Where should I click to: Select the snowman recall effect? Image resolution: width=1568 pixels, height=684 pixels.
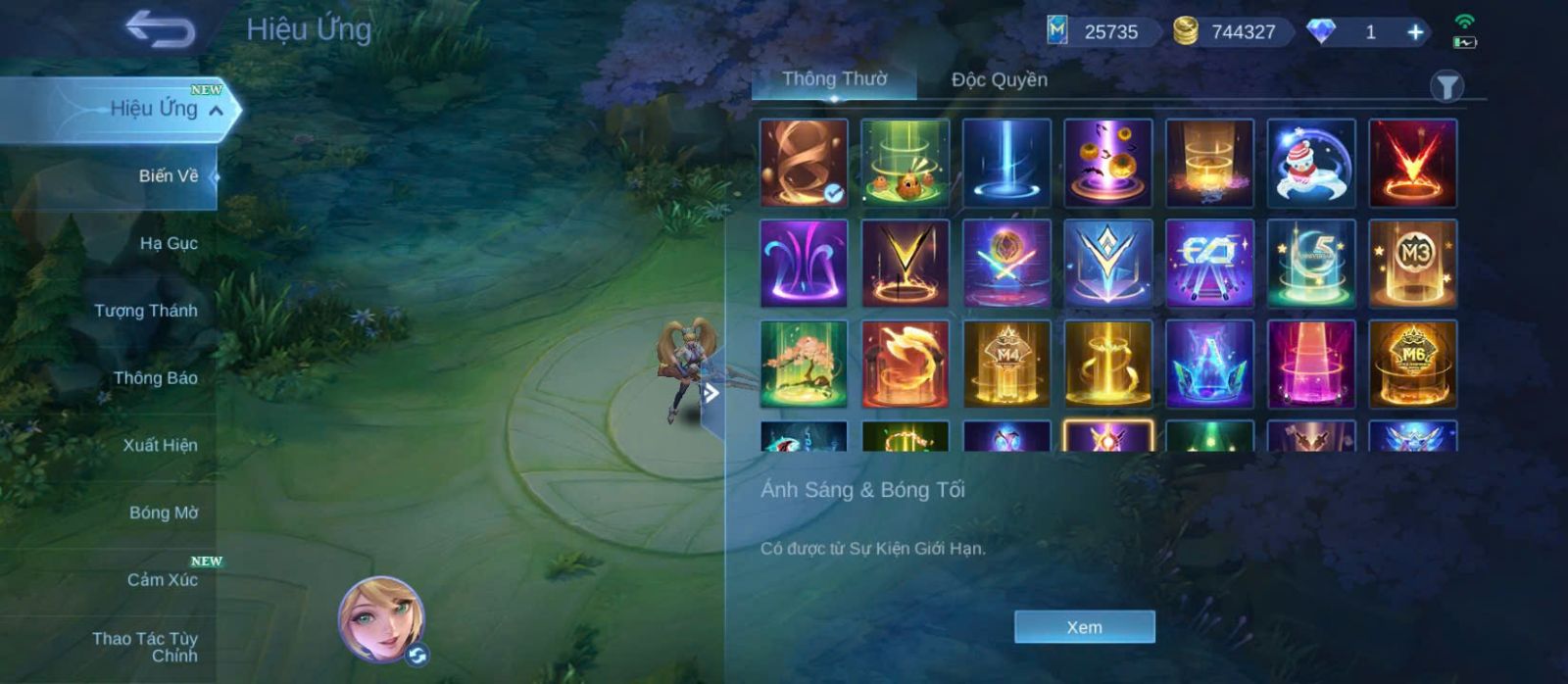(1310, 163)
